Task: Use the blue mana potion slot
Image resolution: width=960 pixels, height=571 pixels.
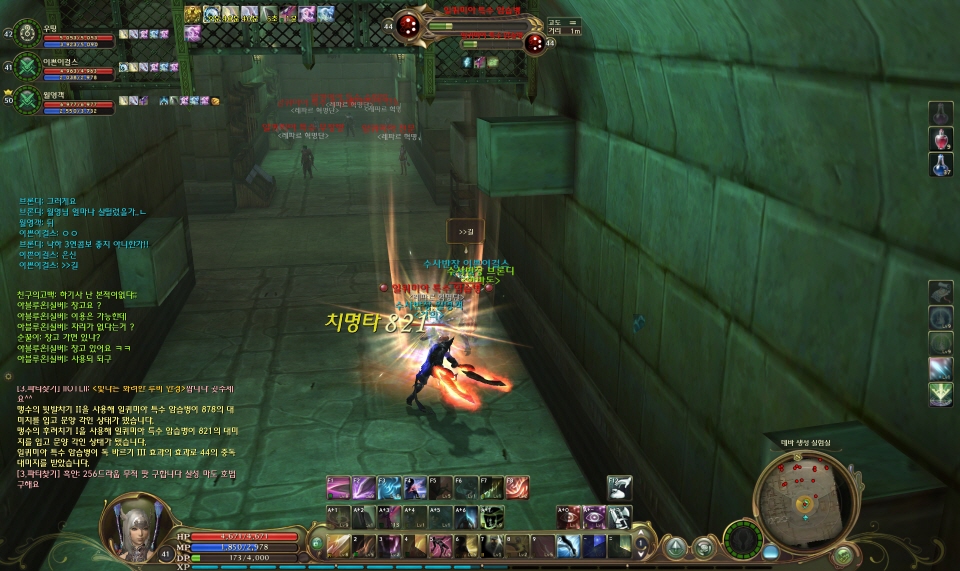Action: [941, 164]
